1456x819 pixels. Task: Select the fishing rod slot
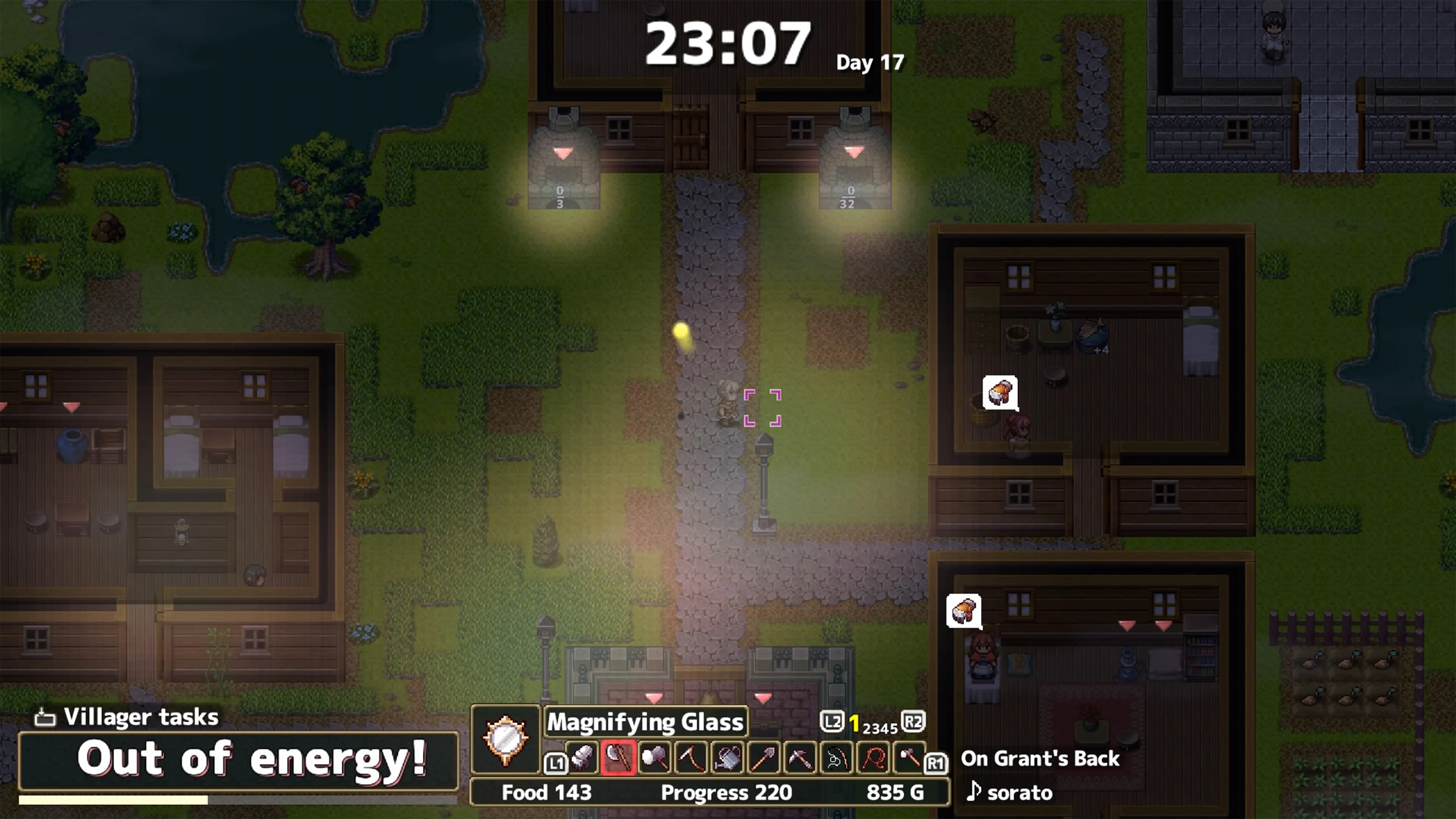[836, 758]
